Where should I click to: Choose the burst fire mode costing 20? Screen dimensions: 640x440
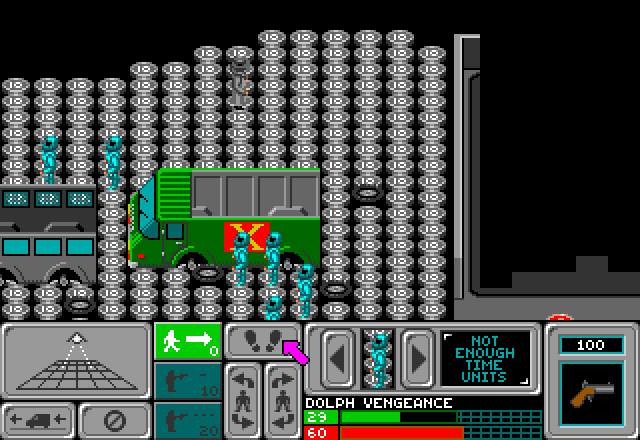(x=187, y=420)
